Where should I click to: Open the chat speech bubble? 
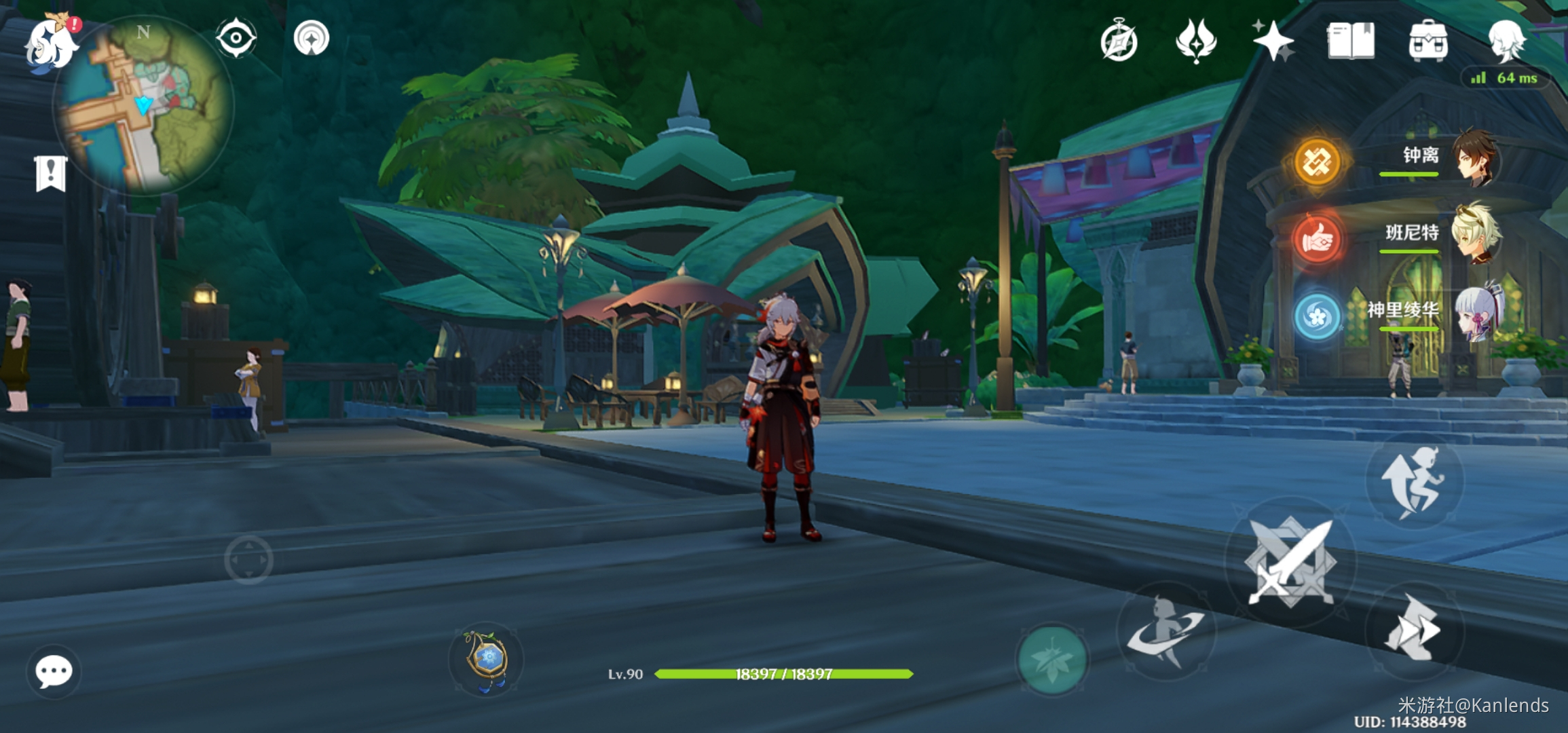click(54, 672)
